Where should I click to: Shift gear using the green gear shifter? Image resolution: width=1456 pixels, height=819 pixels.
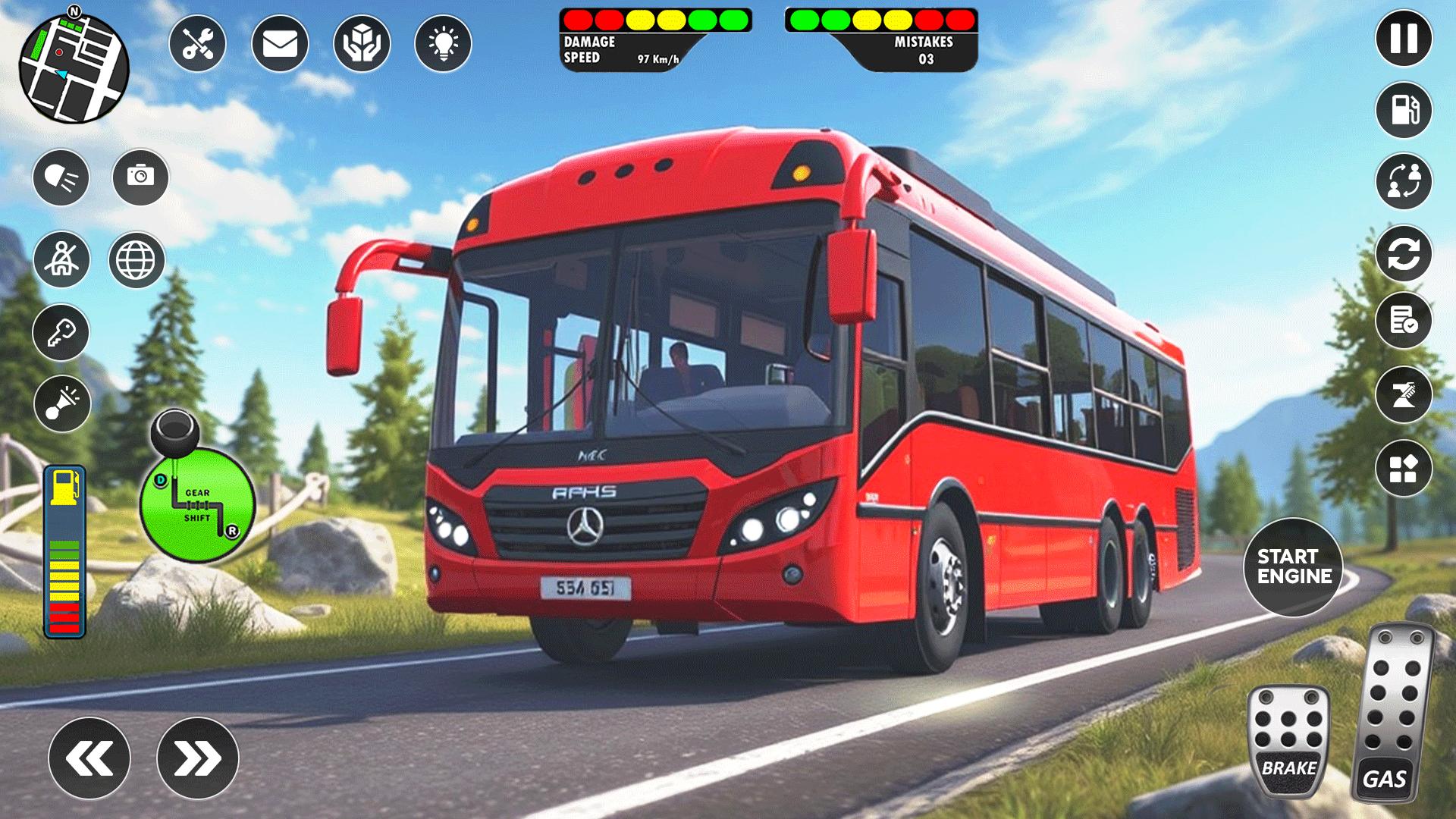197,504
